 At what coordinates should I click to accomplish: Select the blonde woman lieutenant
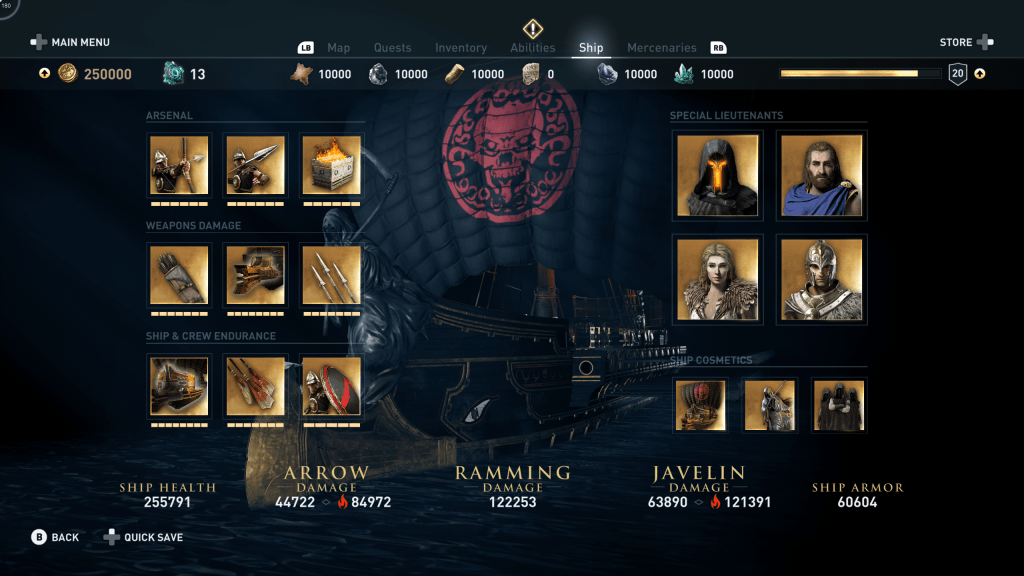717,280
